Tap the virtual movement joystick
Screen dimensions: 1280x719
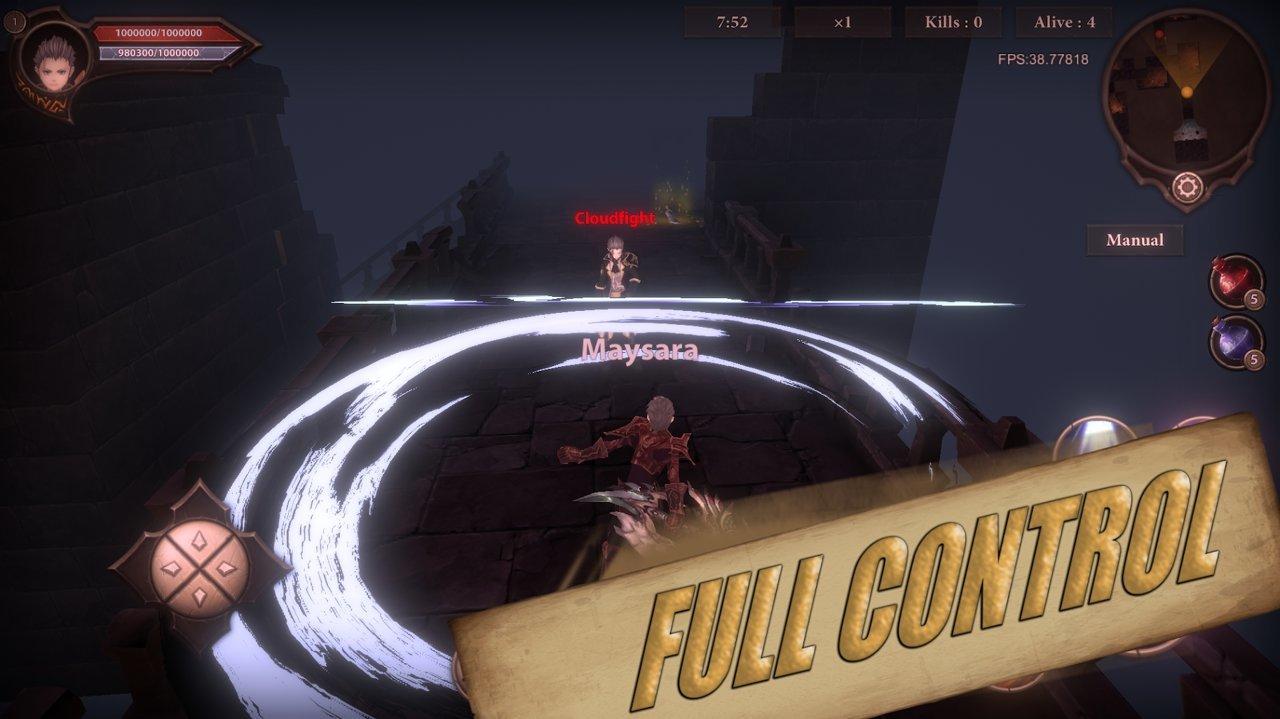pos(198,566)
